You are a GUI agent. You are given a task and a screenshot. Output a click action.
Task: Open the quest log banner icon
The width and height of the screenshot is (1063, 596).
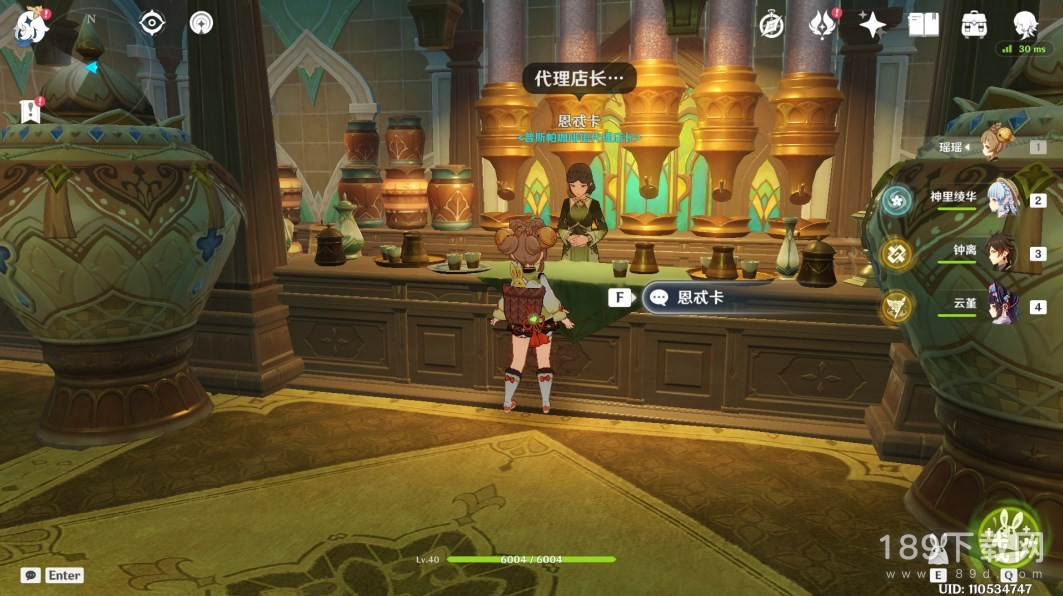(x=29, y=110)
